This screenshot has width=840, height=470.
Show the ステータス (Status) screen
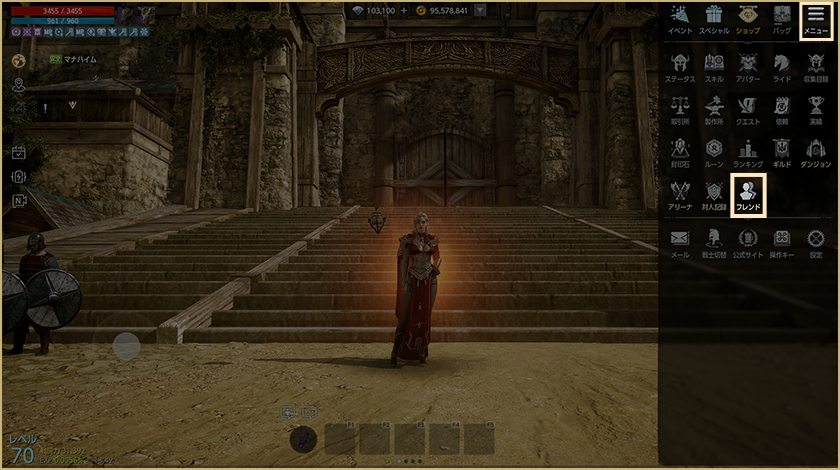click(680, 66)
